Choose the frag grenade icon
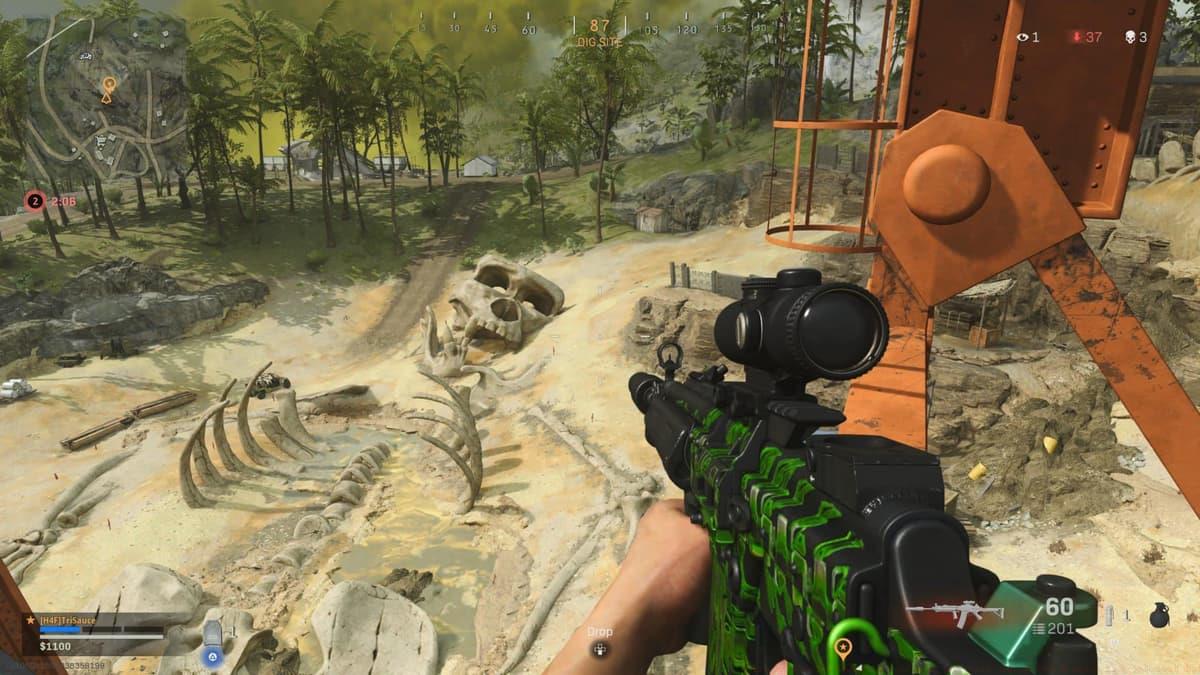The image size is (1200, 675). [1159, 616]
